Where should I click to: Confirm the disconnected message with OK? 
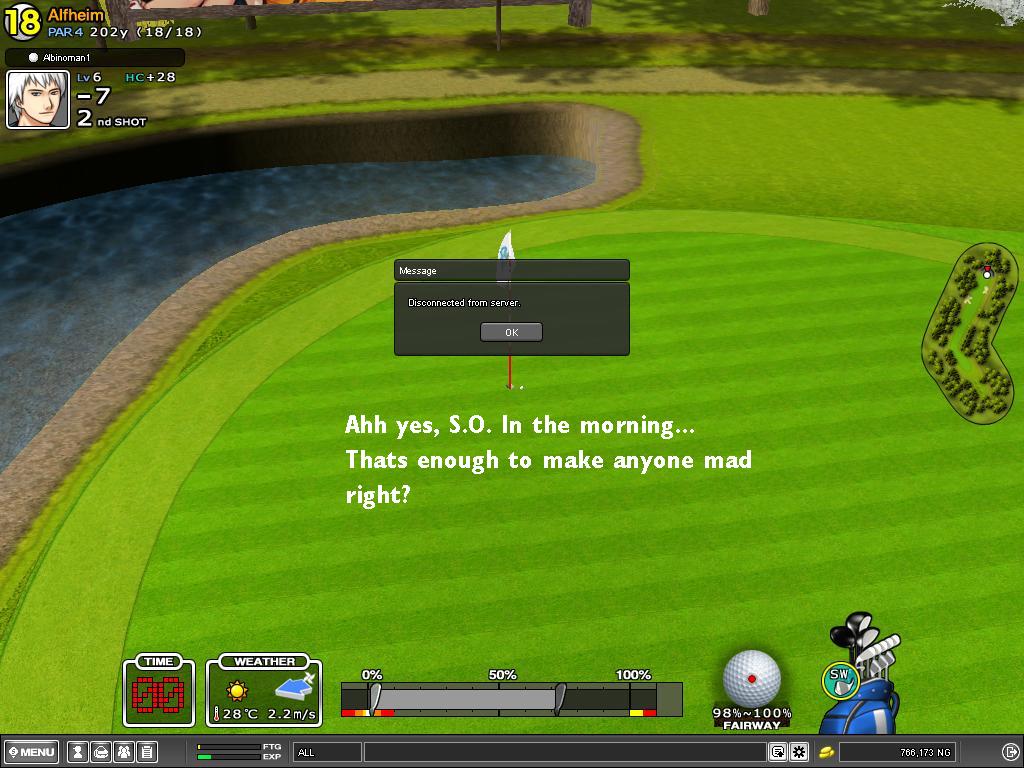tap(511, 332)
